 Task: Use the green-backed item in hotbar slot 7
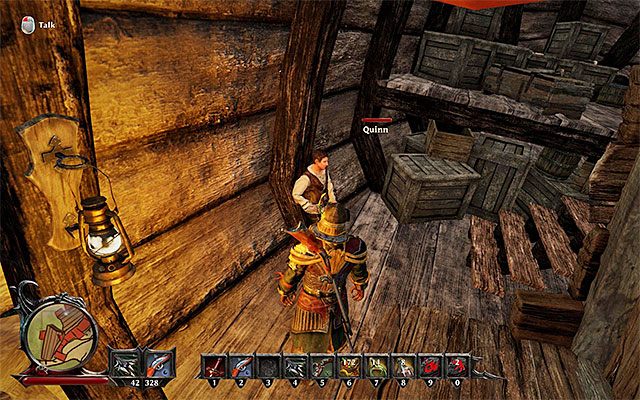374,366
